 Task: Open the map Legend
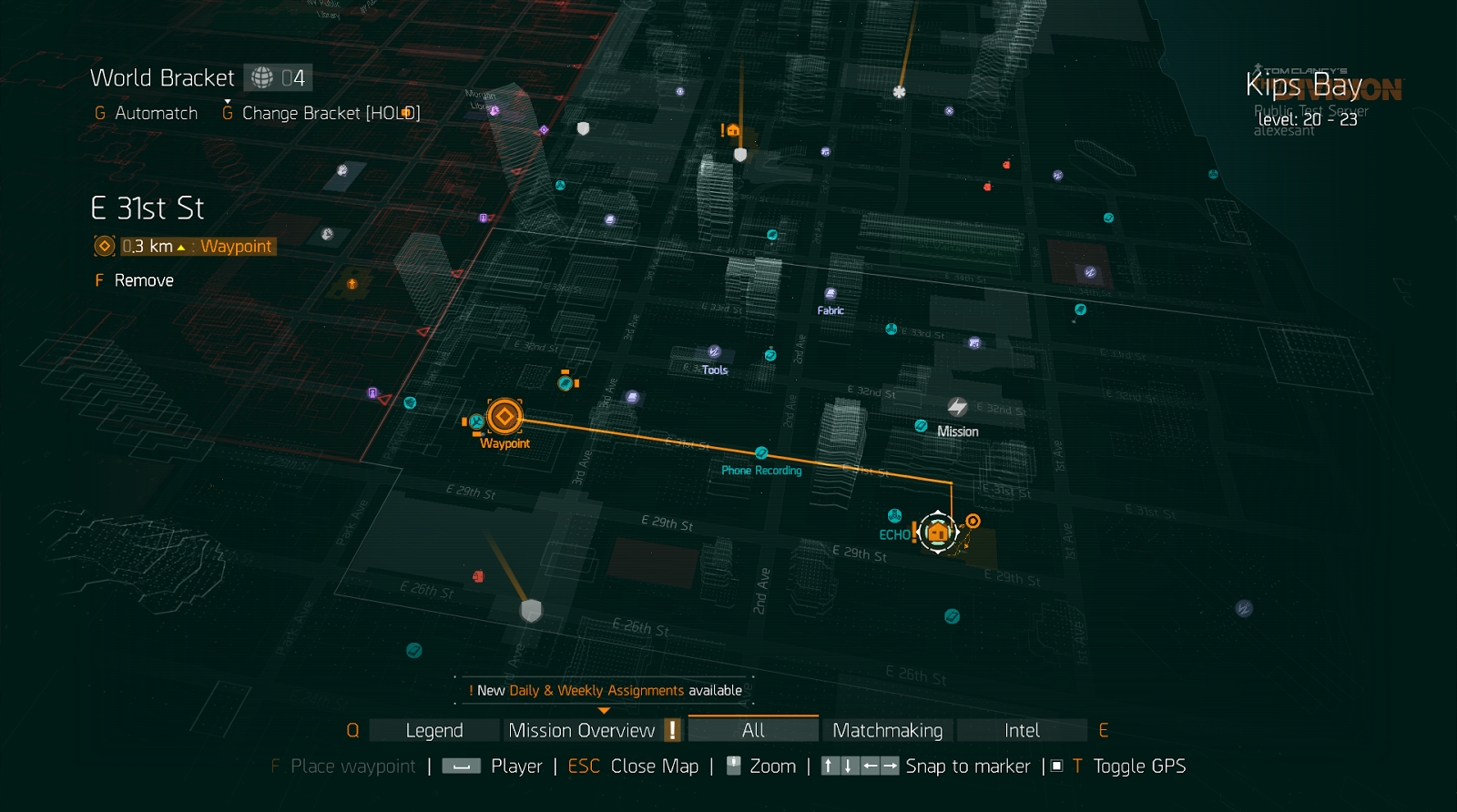point(433,729)
